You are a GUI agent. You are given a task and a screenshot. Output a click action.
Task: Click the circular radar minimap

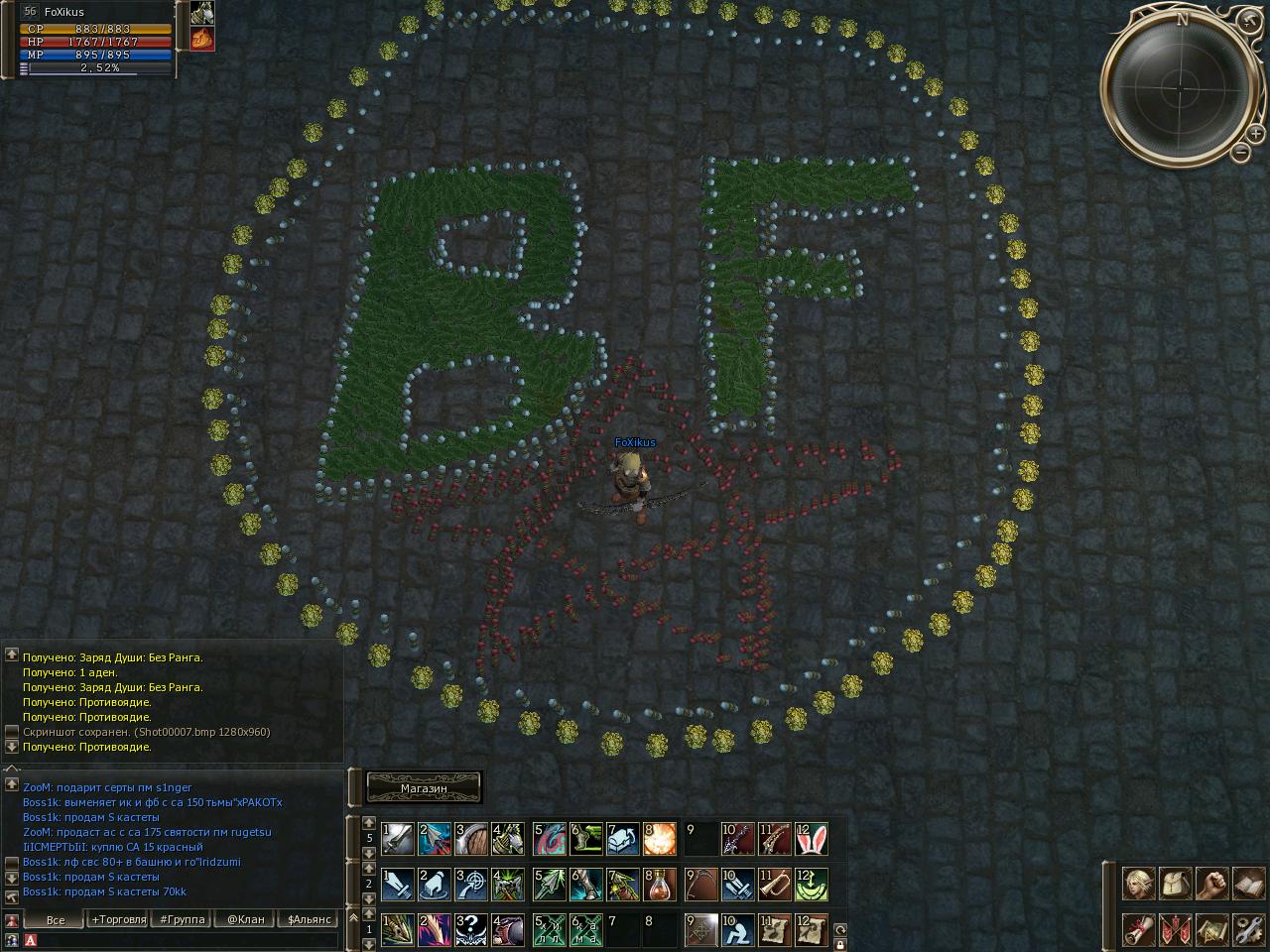coord(1180,87)
